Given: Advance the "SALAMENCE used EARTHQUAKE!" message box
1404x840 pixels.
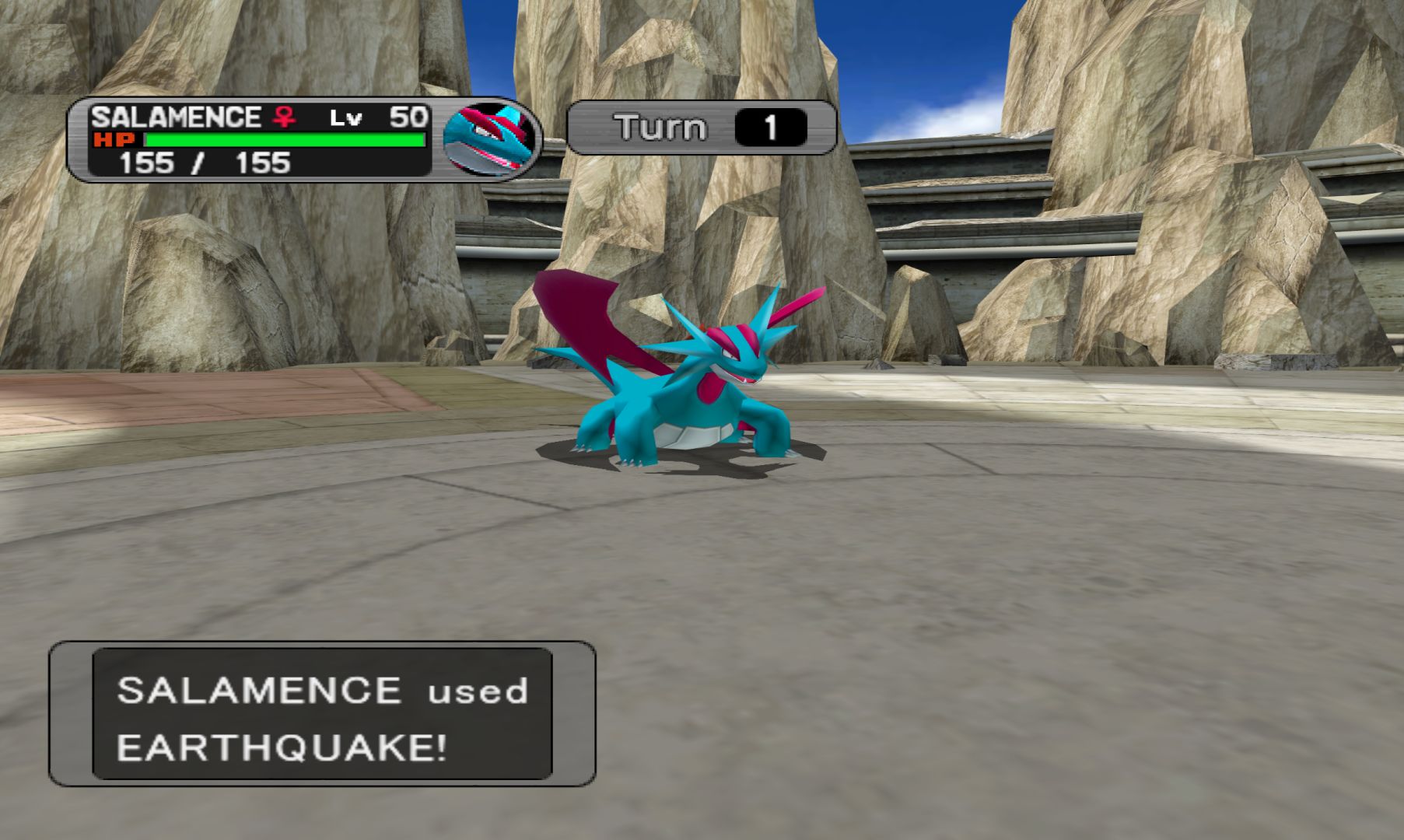Looking at the screenshot, I should pyautogui.click(x=322, y=715).
